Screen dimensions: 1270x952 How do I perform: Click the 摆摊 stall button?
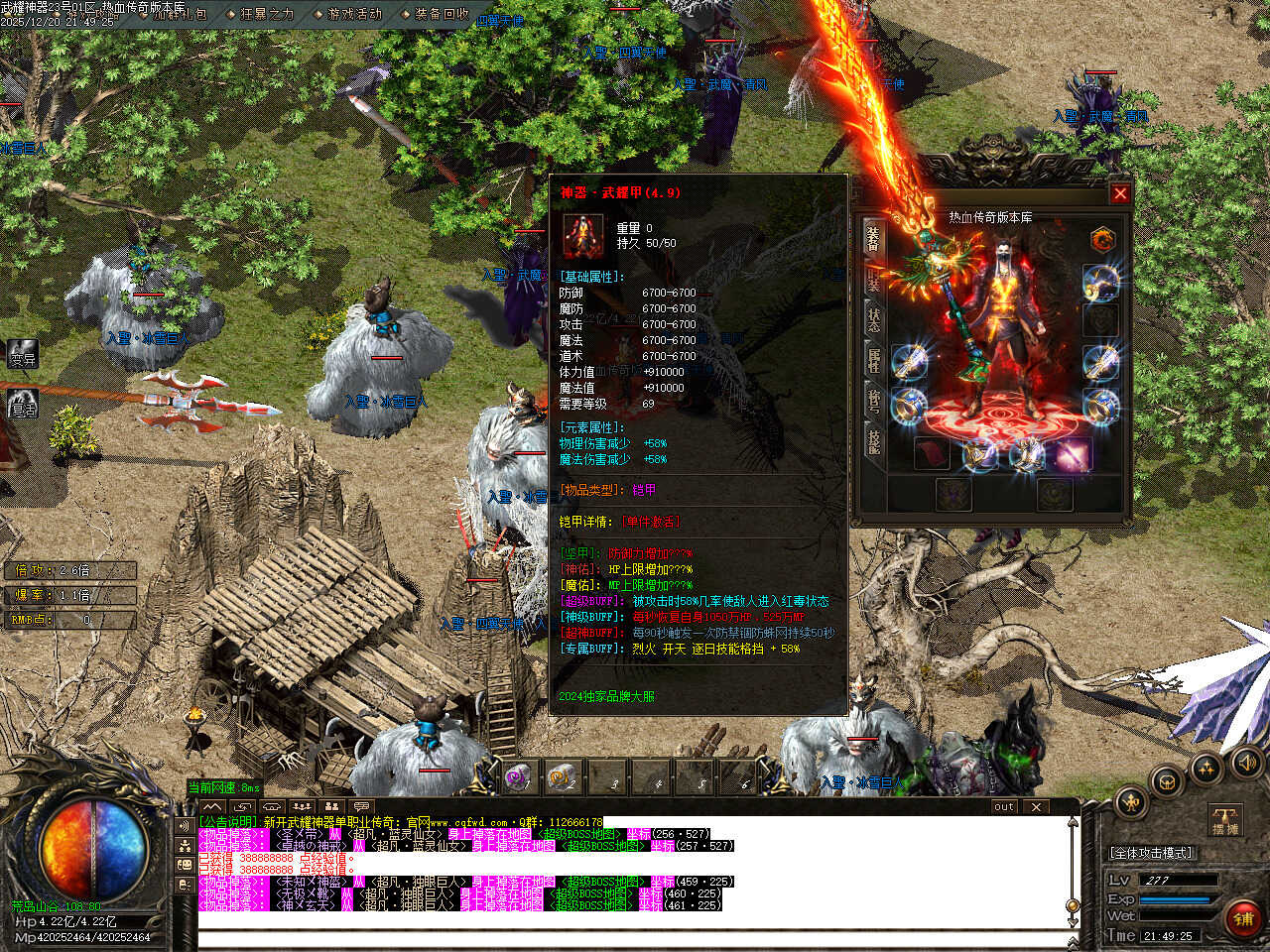pos(1226,821)
